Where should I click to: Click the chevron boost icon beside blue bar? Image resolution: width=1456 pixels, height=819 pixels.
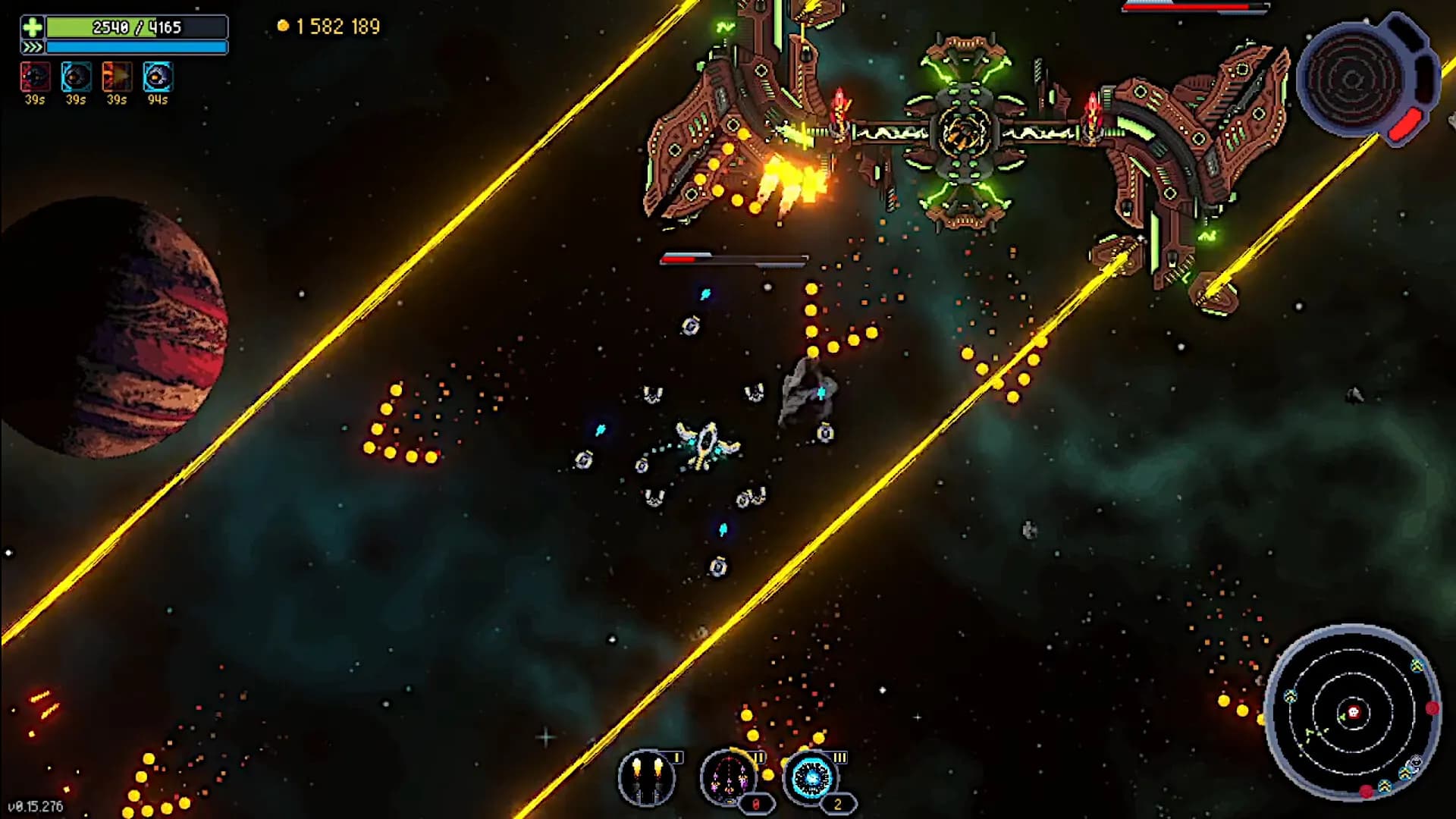[32, 47]
